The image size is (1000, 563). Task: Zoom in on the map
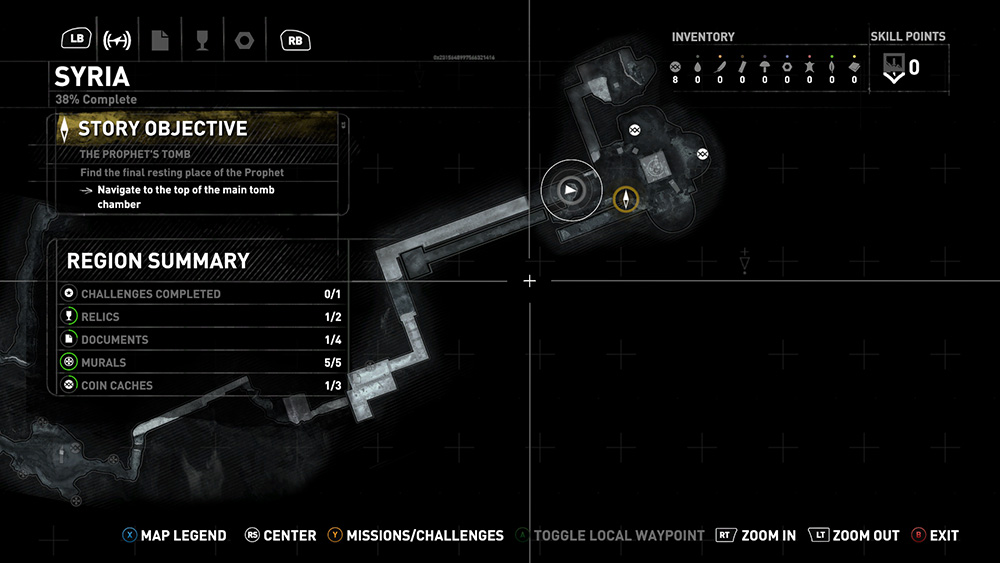(x=757, y=536)
